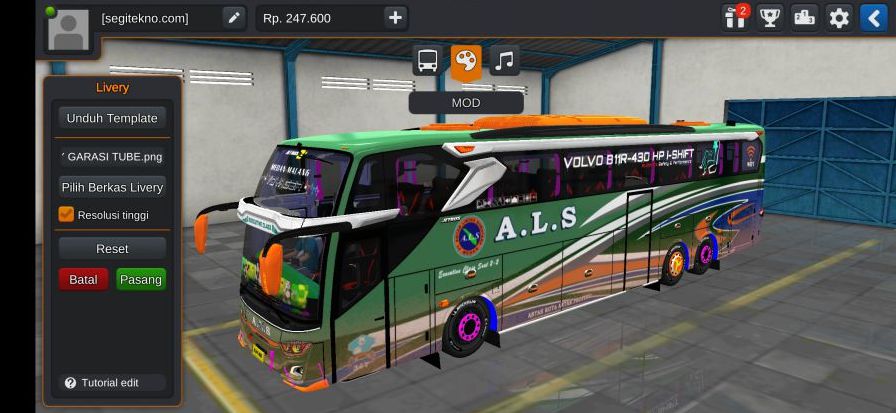This screenshot has width=896, height=413.
Task: Open the music note tab
Action: 504,61
